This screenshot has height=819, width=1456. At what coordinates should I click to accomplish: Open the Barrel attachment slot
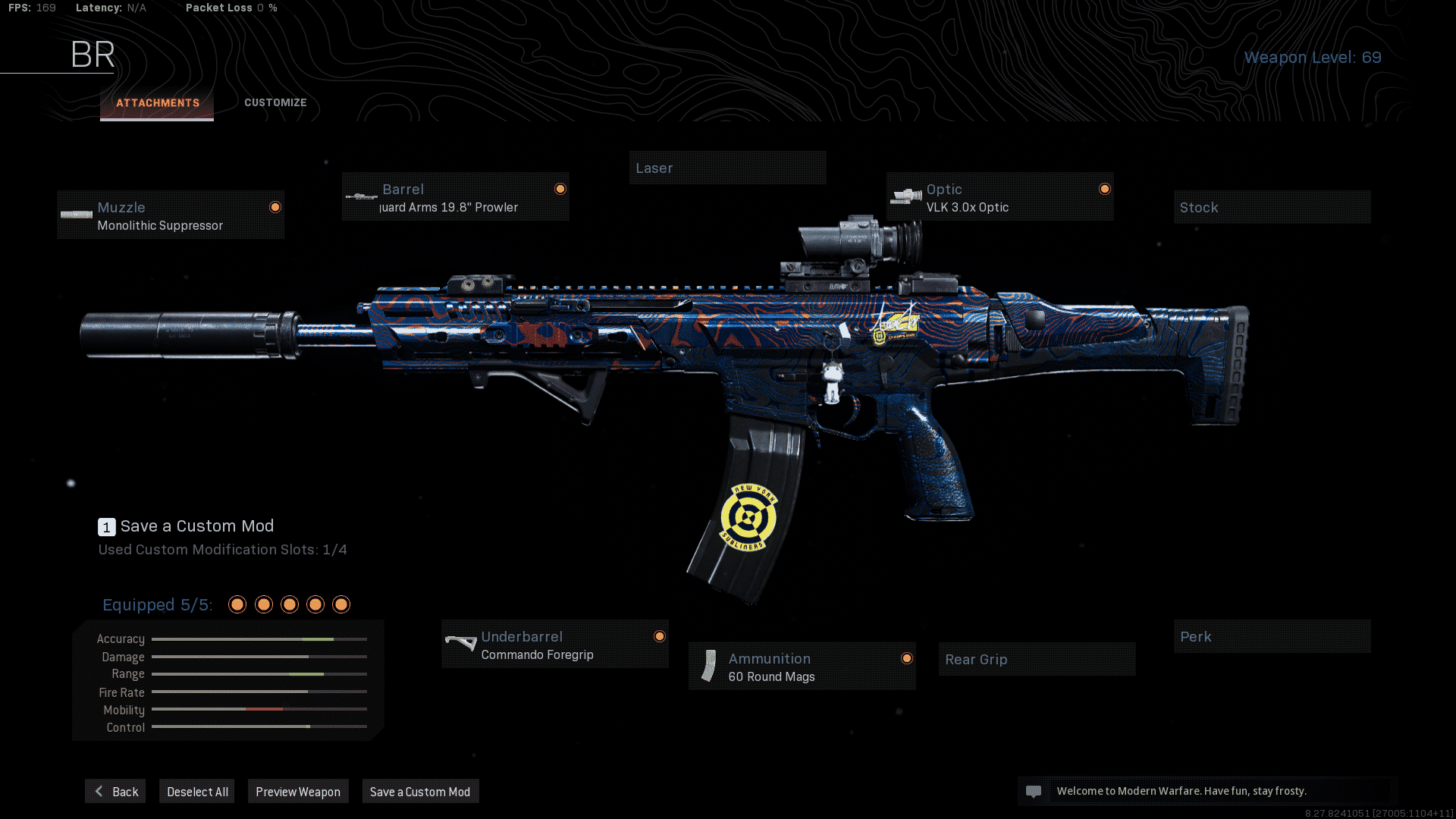click(x=455, y=197)
